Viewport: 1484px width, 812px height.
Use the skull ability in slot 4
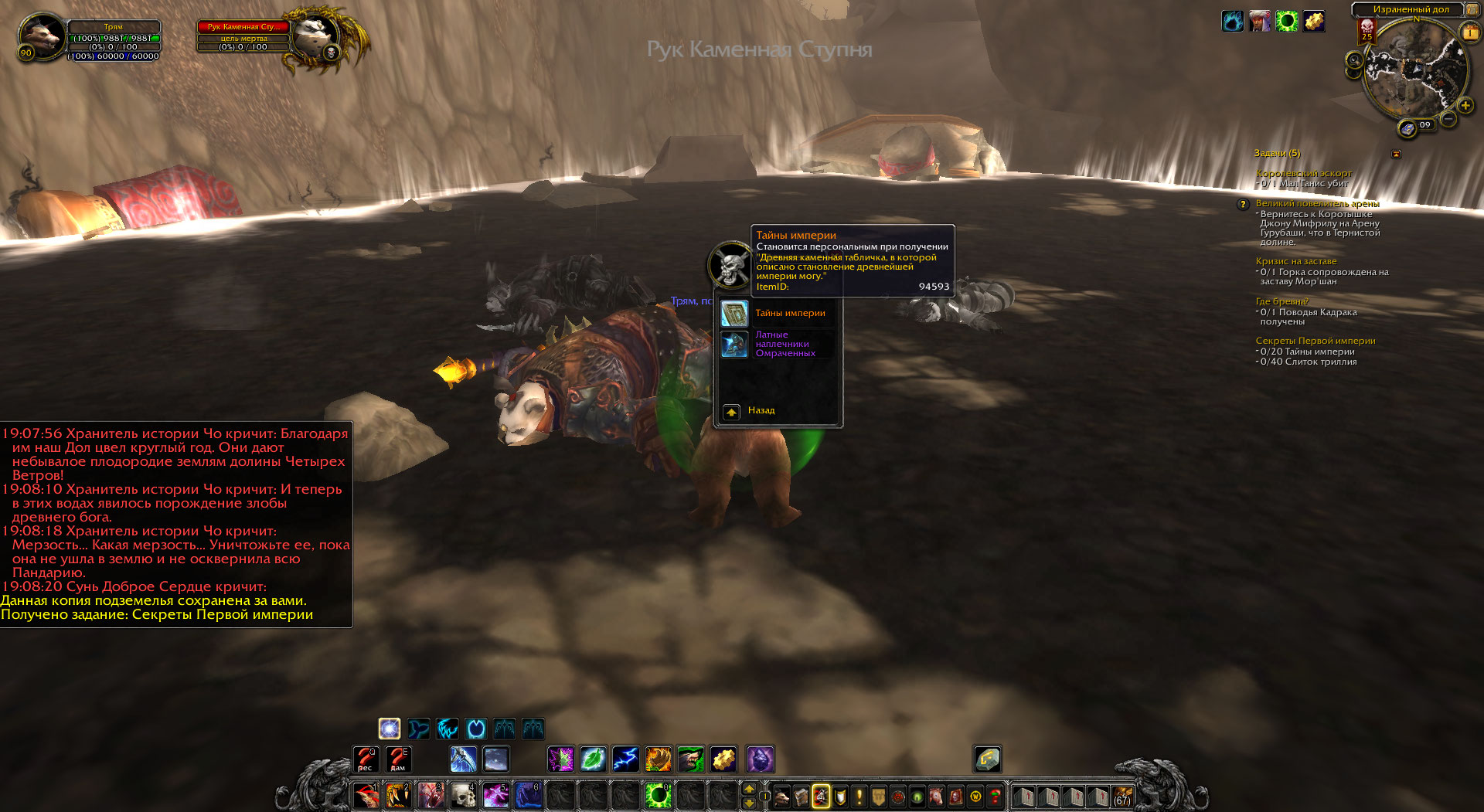[x=463, y=795]
